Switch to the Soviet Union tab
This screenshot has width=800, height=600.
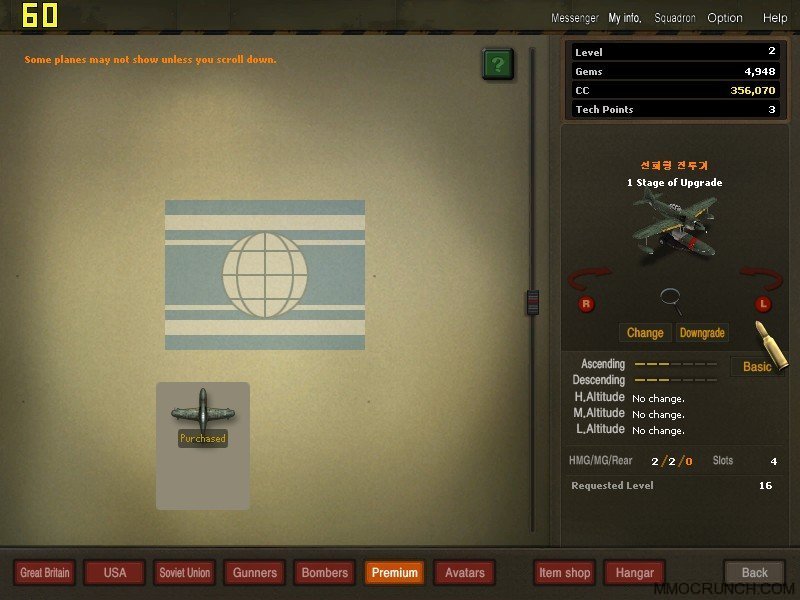click(x=185, y=573)
